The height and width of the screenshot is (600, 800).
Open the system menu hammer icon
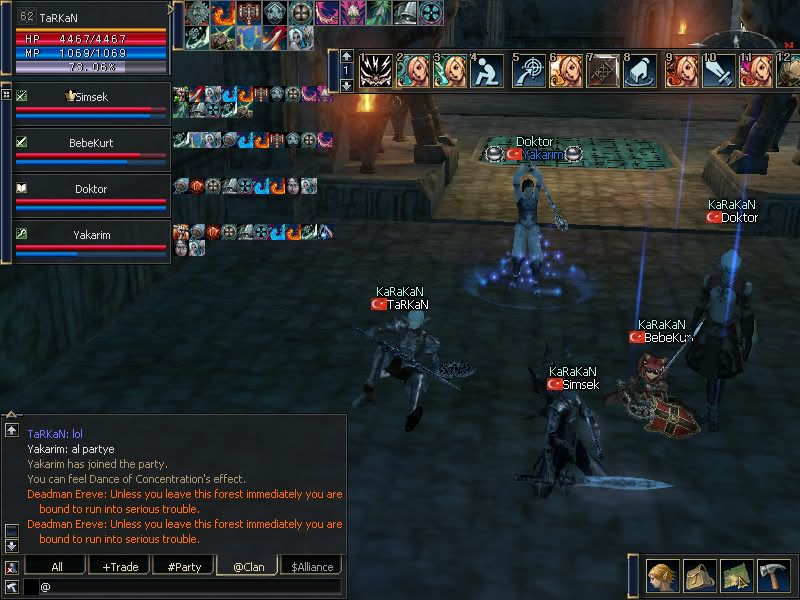click(x=775, y=574)
